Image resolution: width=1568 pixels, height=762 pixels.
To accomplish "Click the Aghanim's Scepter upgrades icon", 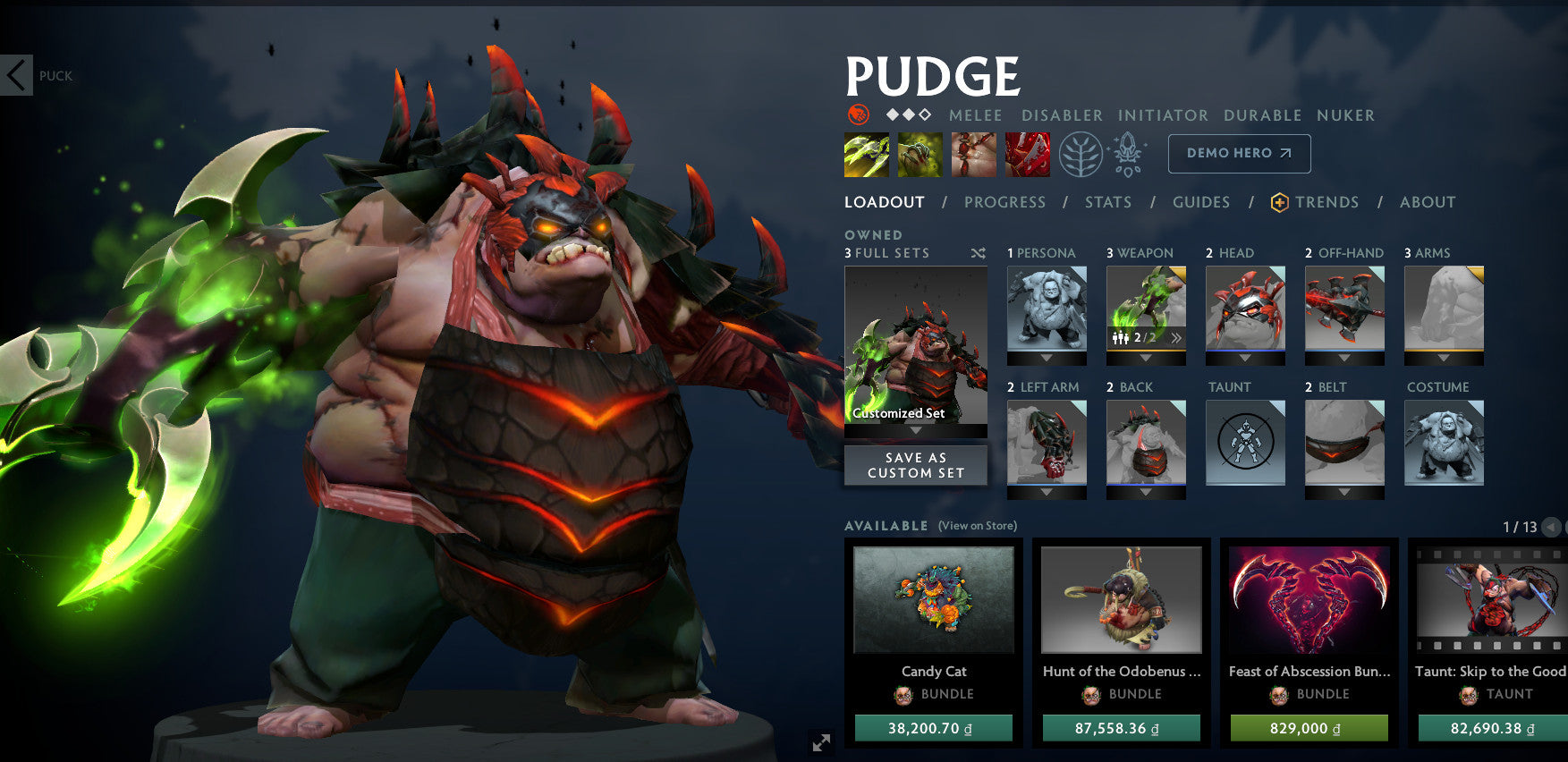I will coord(1129,152).
